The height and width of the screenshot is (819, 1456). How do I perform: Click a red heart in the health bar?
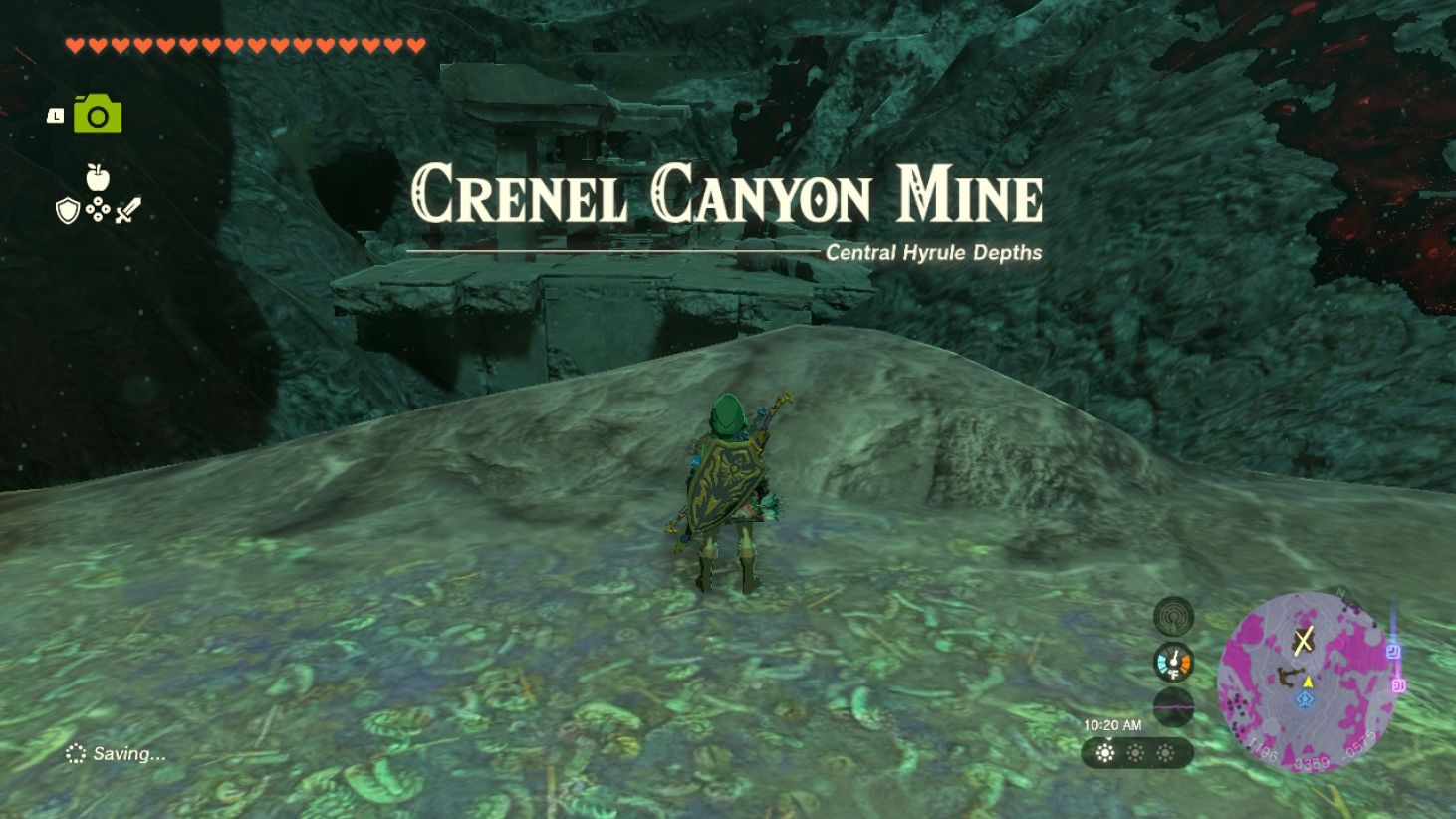tap(74, 44)
